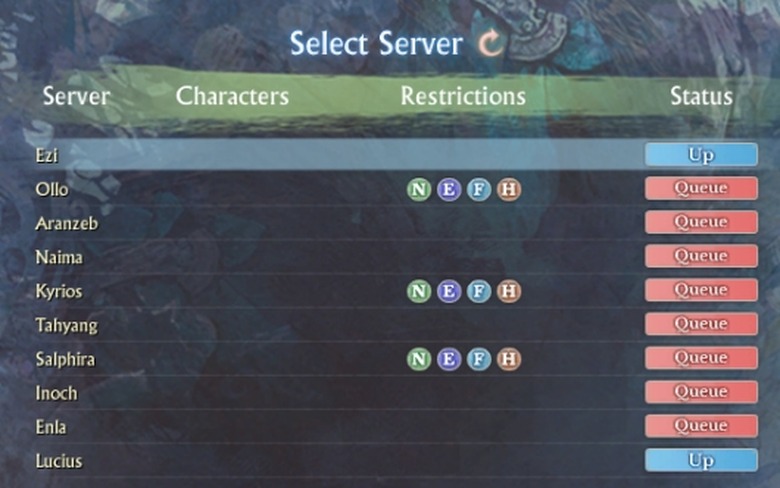The height and width of the screenshot is (488, 780).
Task: Choose the Kyrios server row
Action: click(58, 291)
